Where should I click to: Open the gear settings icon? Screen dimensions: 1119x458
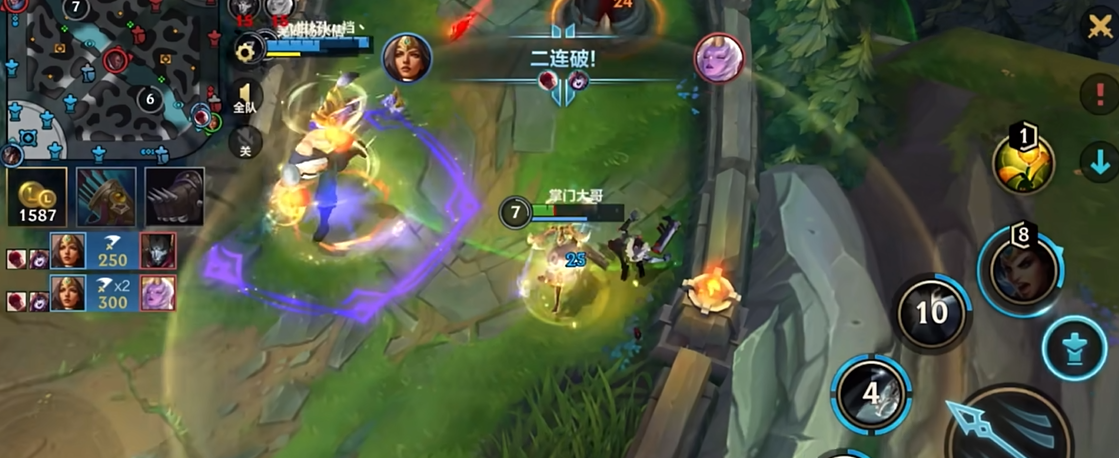coord(247,50)
